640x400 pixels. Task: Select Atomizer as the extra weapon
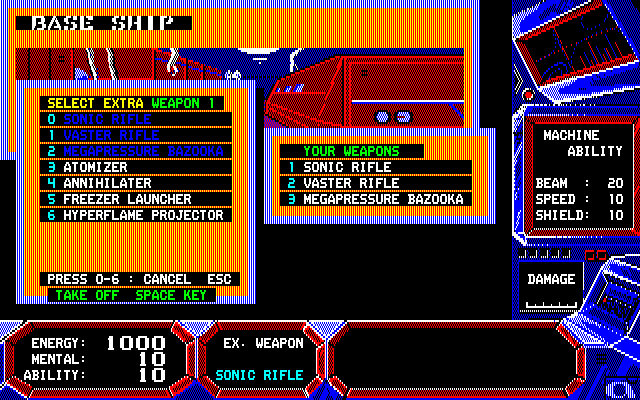[x=96, y=167]
